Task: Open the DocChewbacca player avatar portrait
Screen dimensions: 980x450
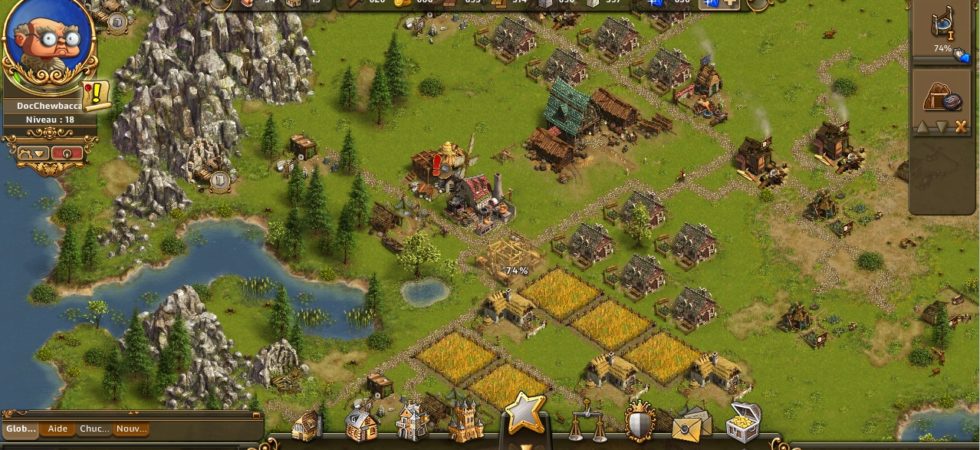Action: pyautogui.click(x=48, y=42)
